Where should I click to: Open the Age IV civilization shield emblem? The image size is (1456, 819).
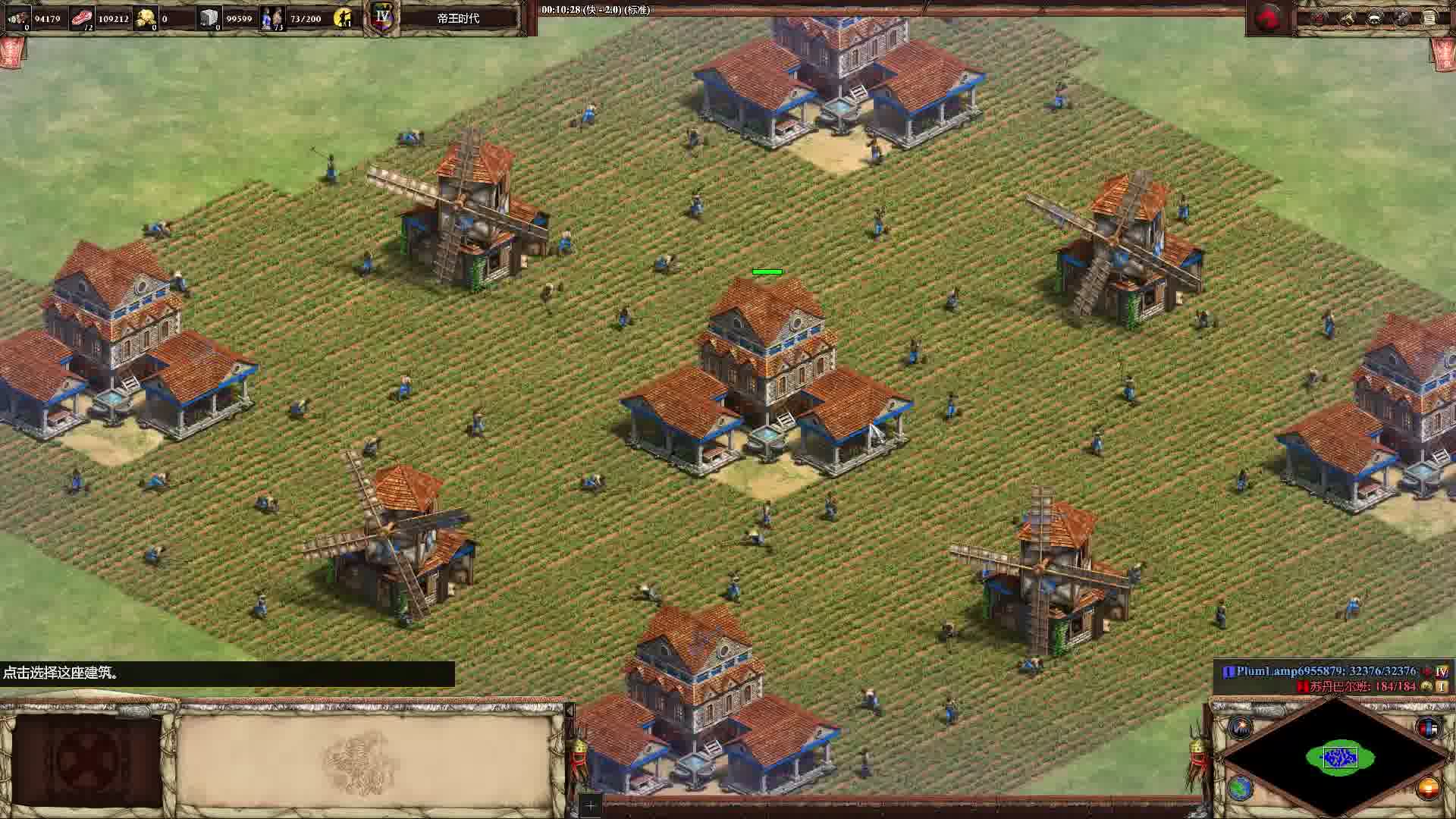pos(383,17)
